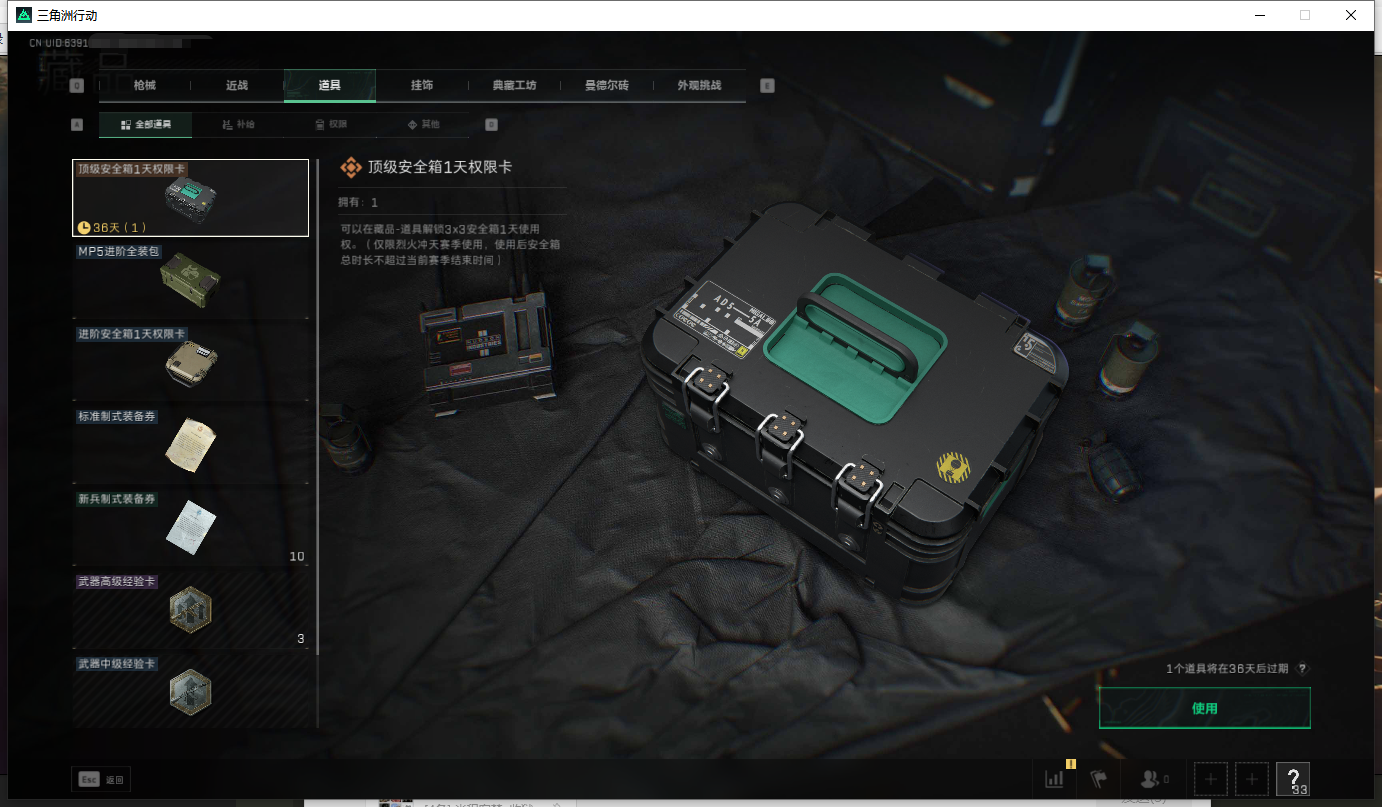Switch to the 枪械 (Firearms) tab

[x=145, y=86]
